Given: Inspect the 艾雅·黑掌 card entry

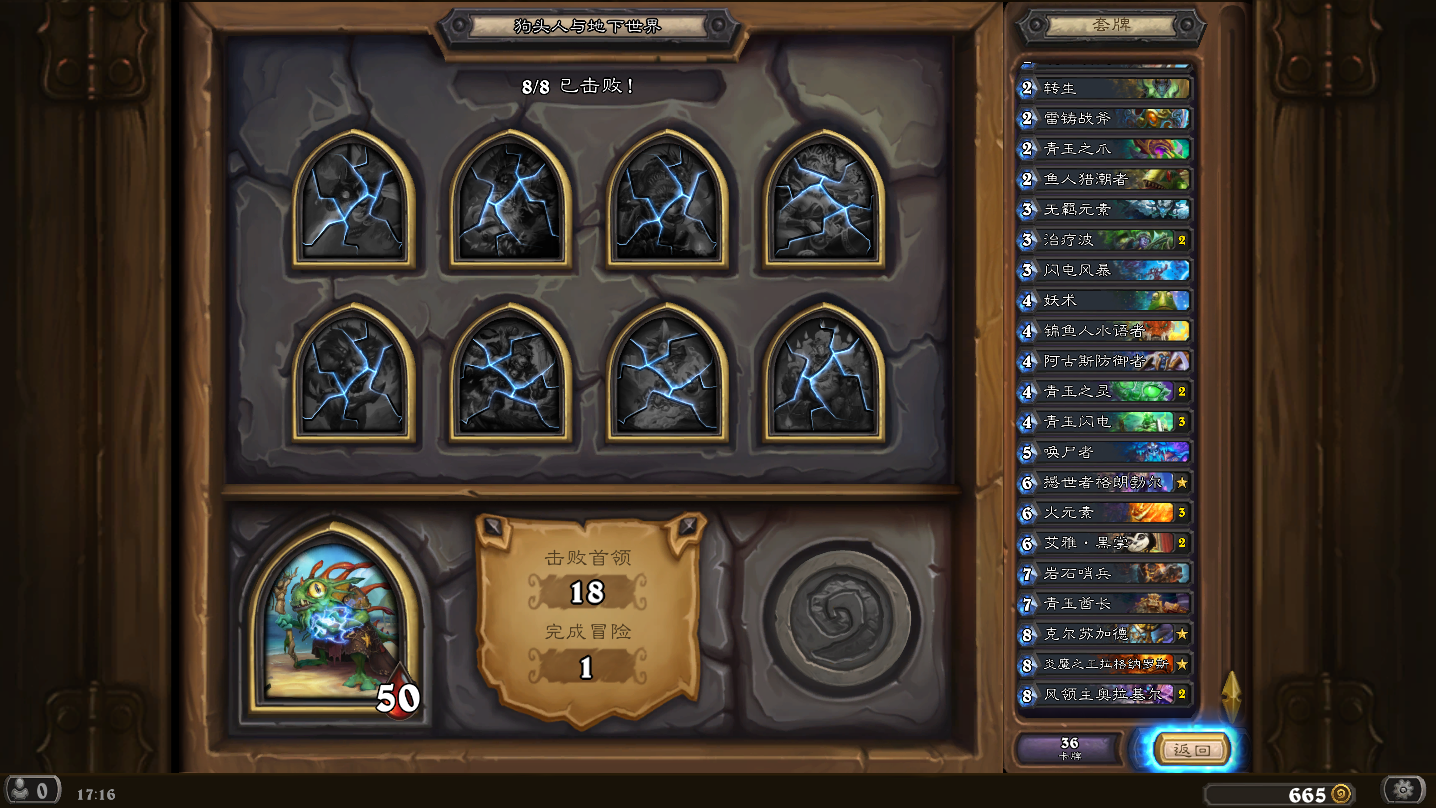Looking at the screenshot, I should tap(1104, 543).
